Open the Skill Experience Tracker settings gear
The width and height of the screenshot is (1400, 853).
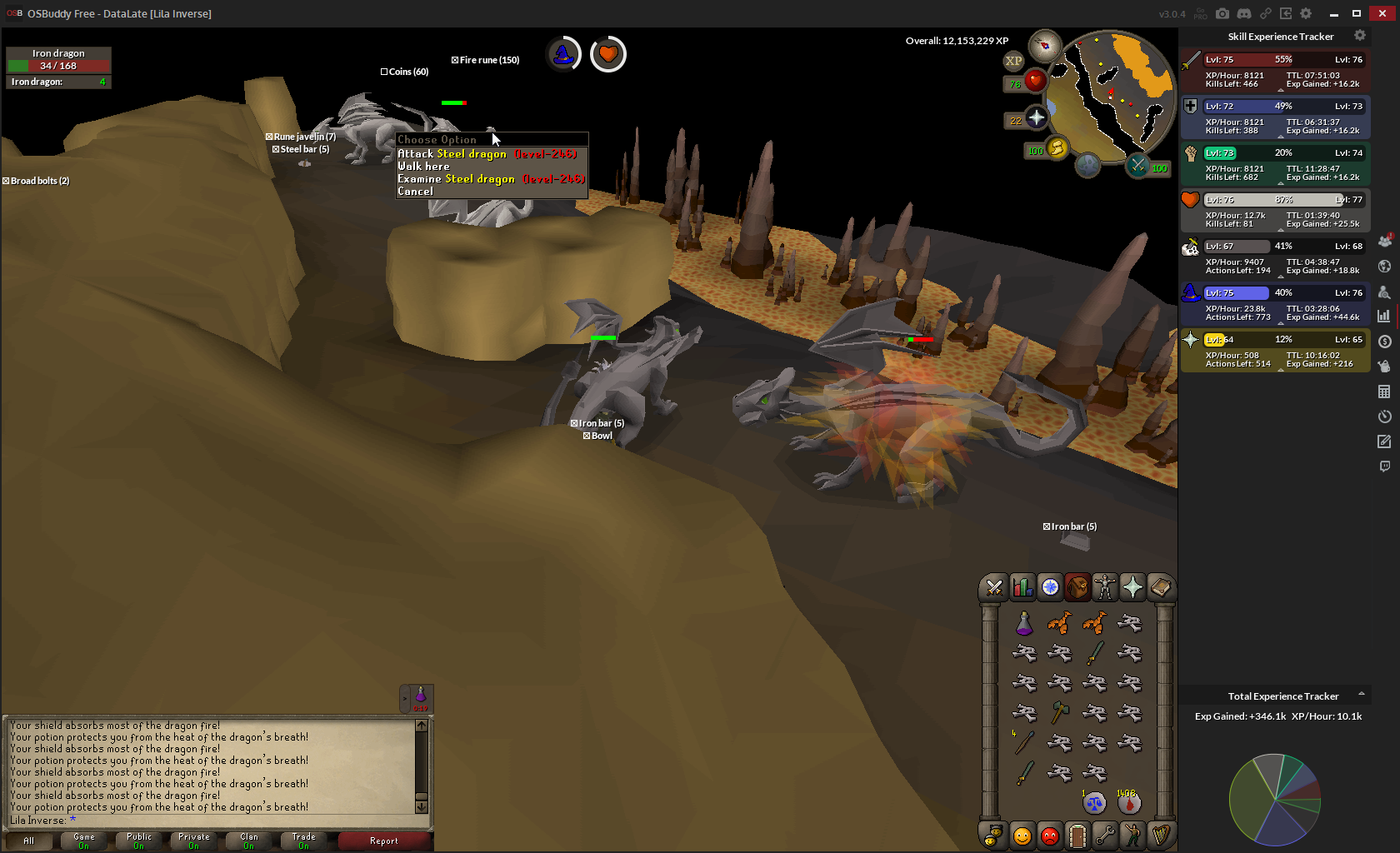coord(1360,36)
